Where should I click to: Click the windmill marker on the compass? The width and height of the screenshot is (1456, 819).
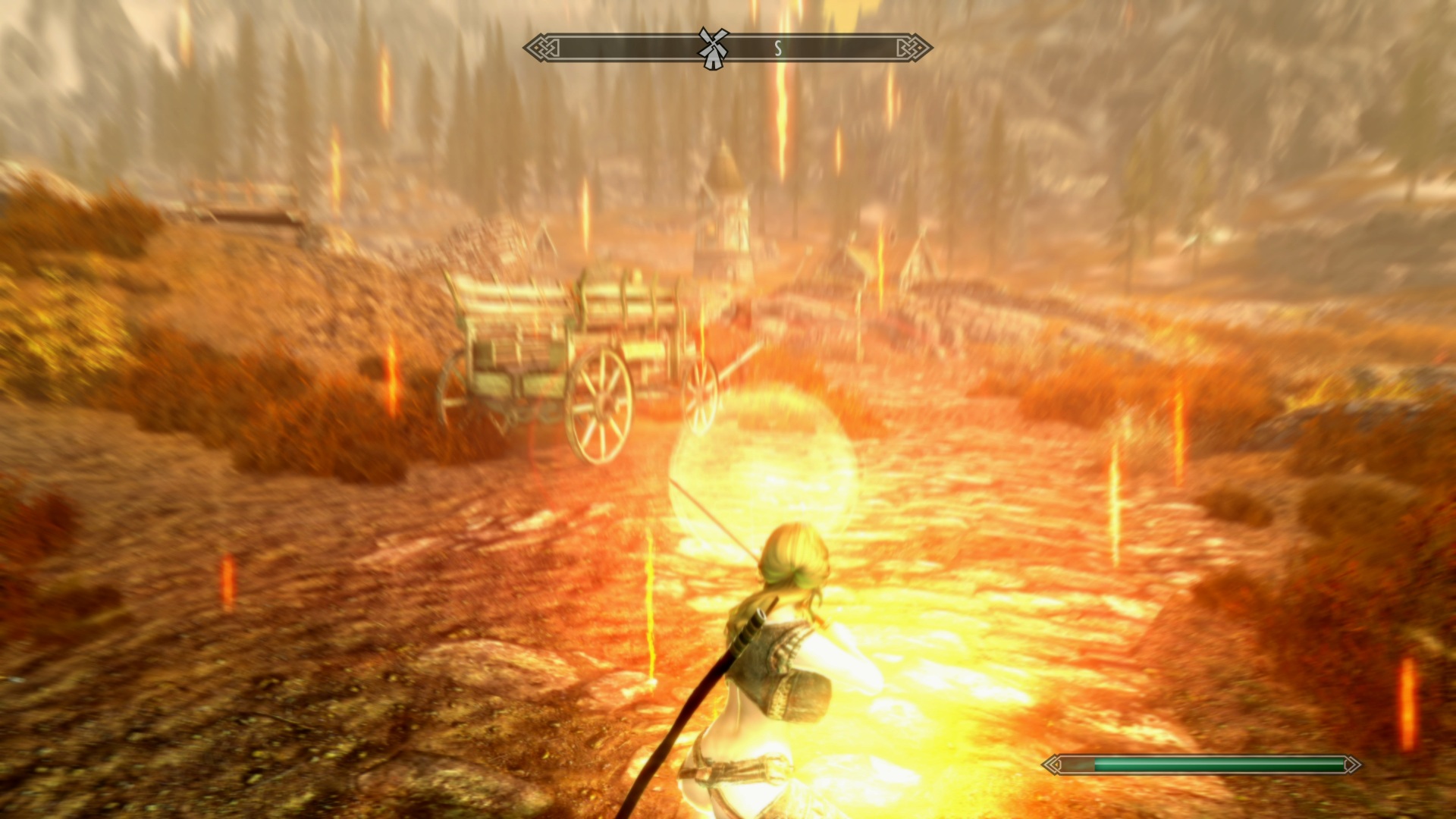point(713,48)
